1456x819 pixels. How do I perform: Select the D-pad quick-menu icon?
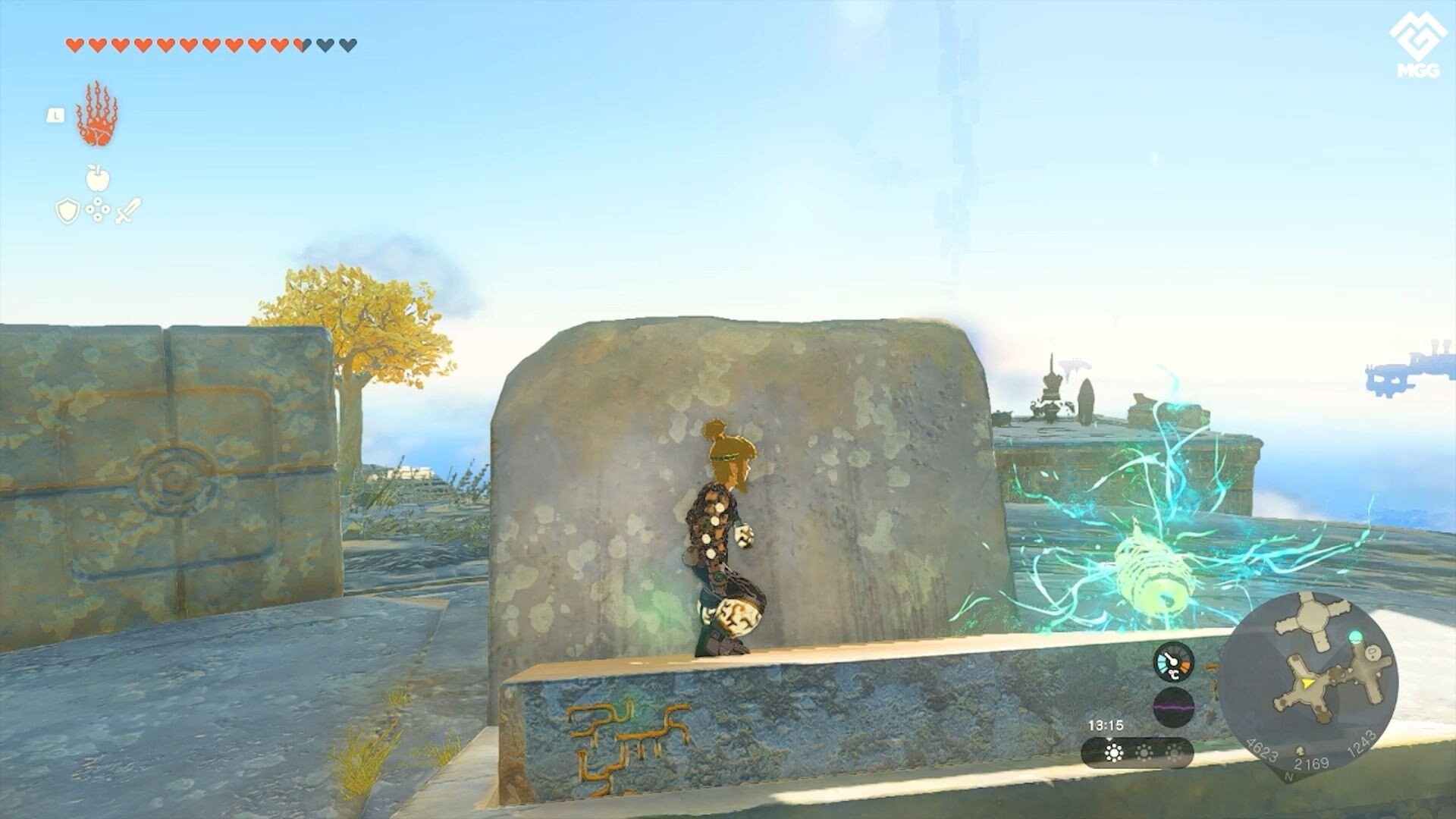(98, 209)
